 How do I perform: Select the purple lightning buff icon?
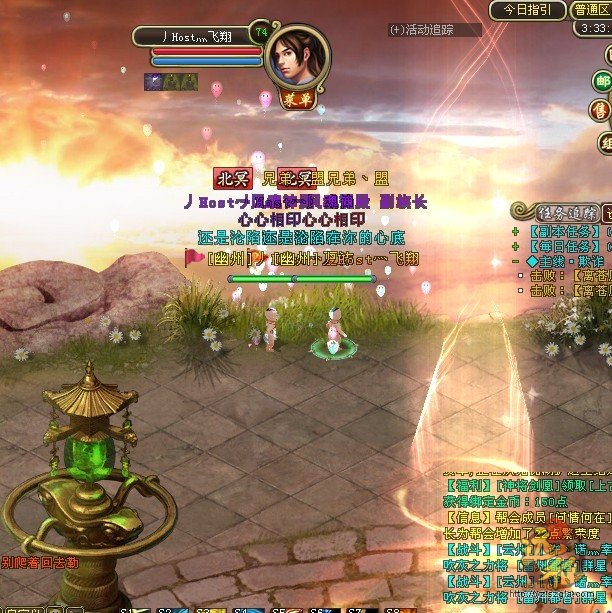[154, 82]
